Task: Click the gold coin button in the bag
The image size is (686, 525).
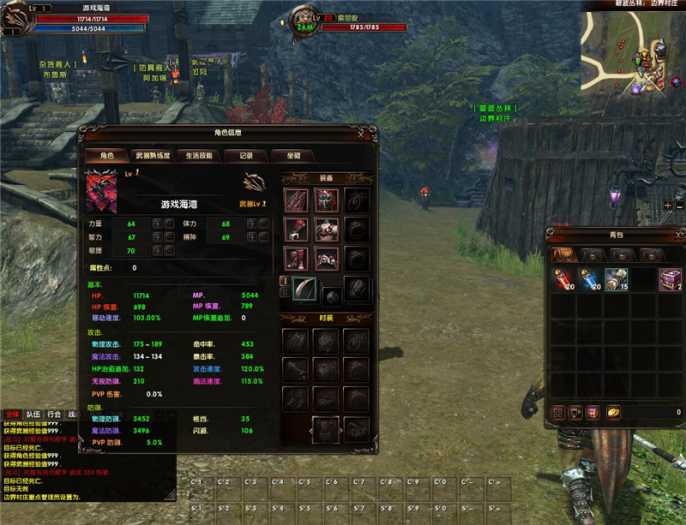Action: coord(614,412)
